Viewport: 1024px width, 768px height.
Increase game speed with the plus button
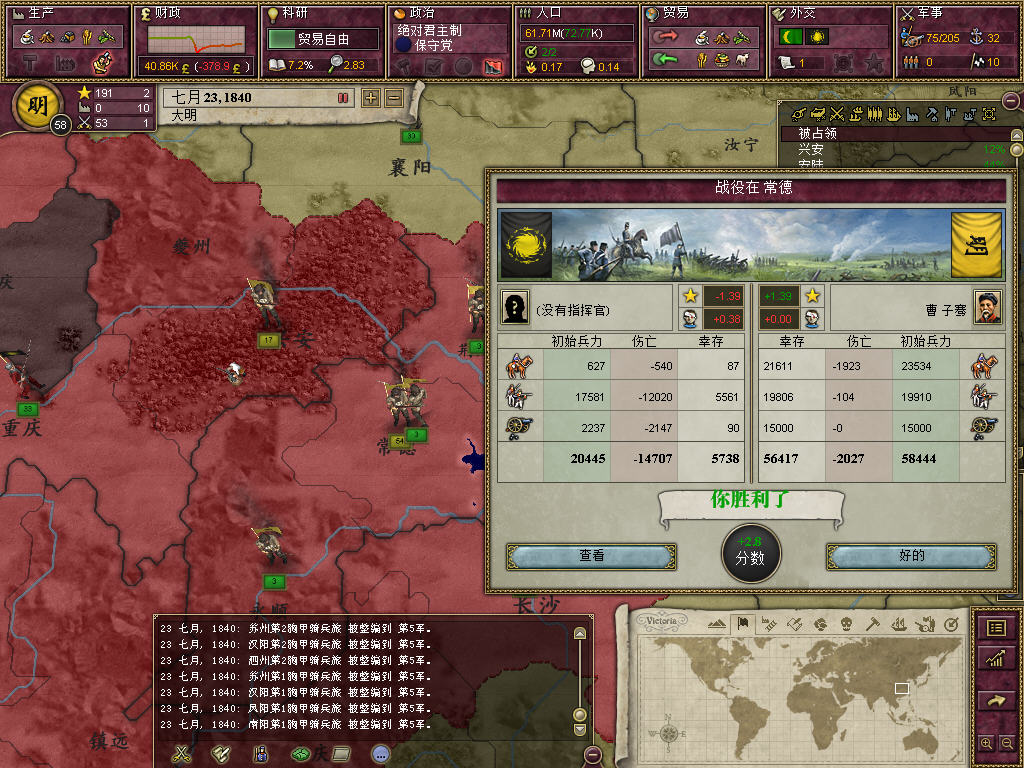[x=371, y=98]
